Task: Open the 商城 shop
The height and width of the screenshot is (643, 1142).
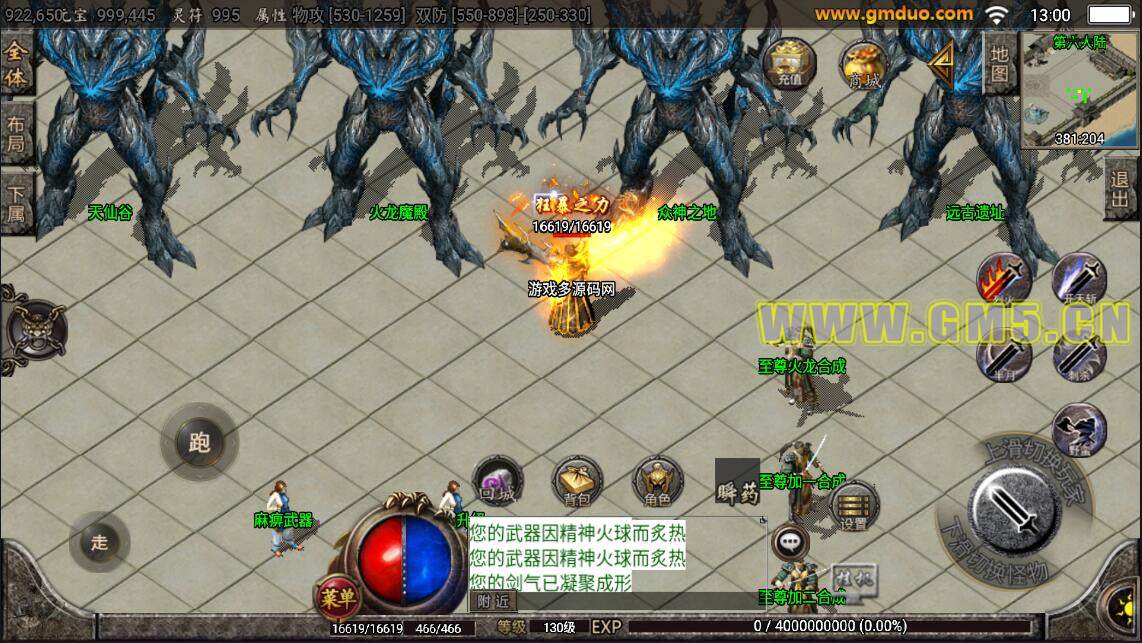Action: point(864,65)
